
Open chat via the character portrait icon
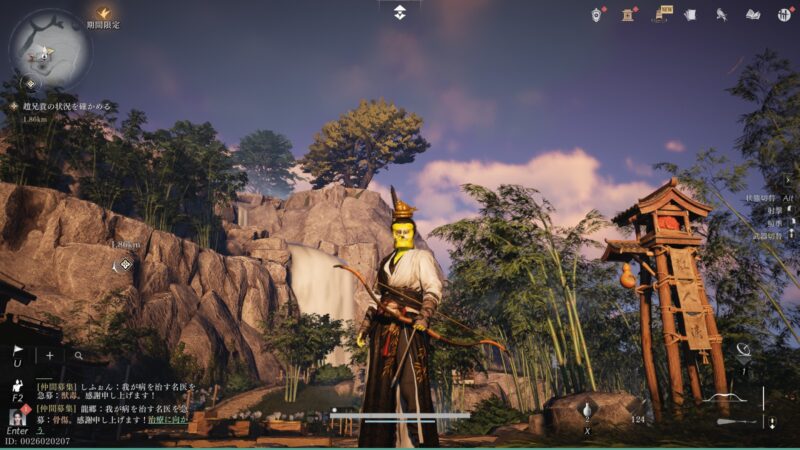coord(17,416)
